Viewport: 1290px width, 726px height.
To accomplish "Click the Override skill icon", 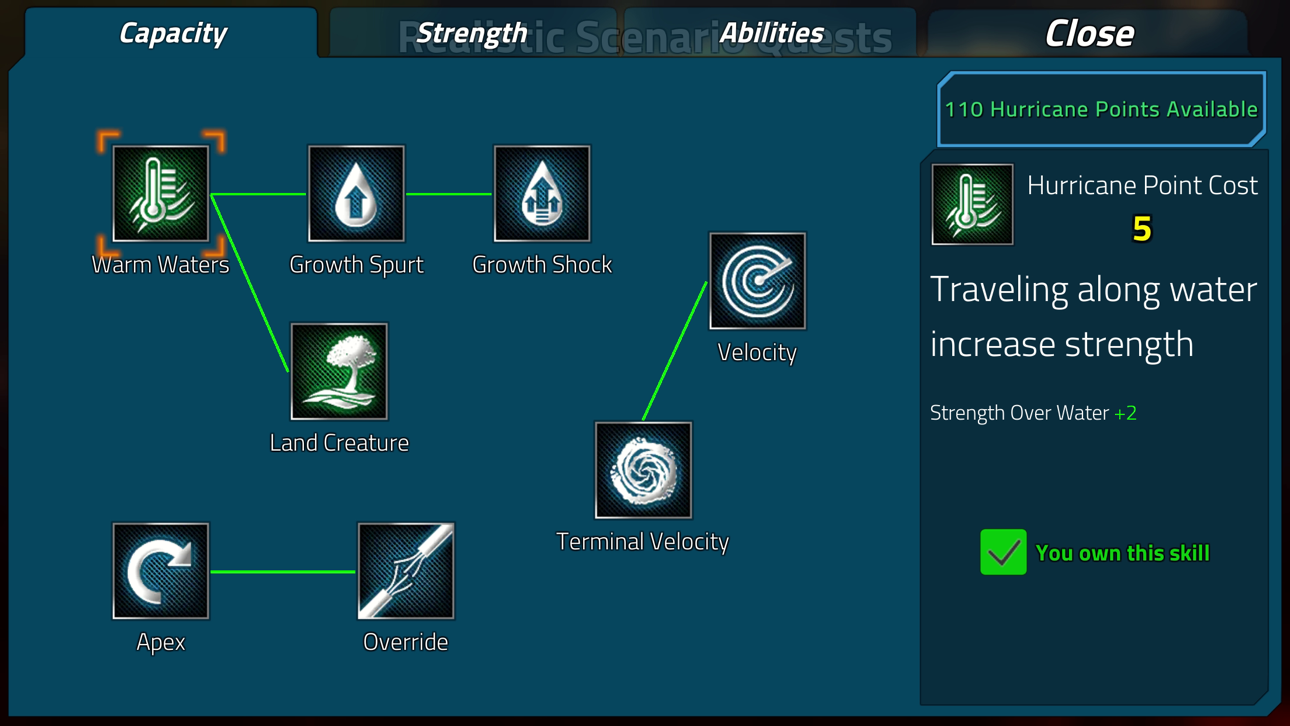I will click(406, 571).
